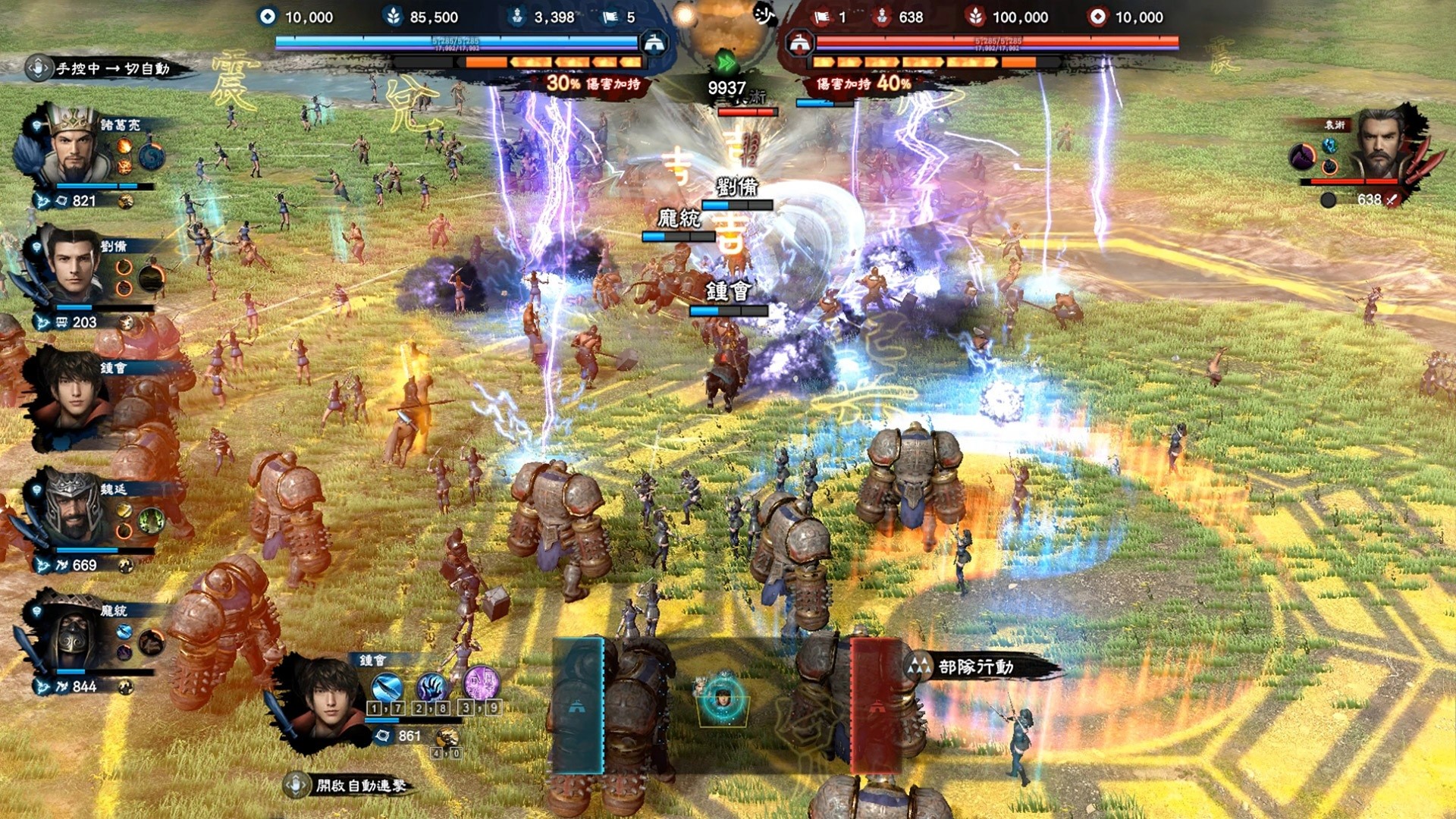Click Zhong Hui's hotkey label 1,7
Image resolution: width=1456 pixels, height=819 pixels.
[386, 708]
